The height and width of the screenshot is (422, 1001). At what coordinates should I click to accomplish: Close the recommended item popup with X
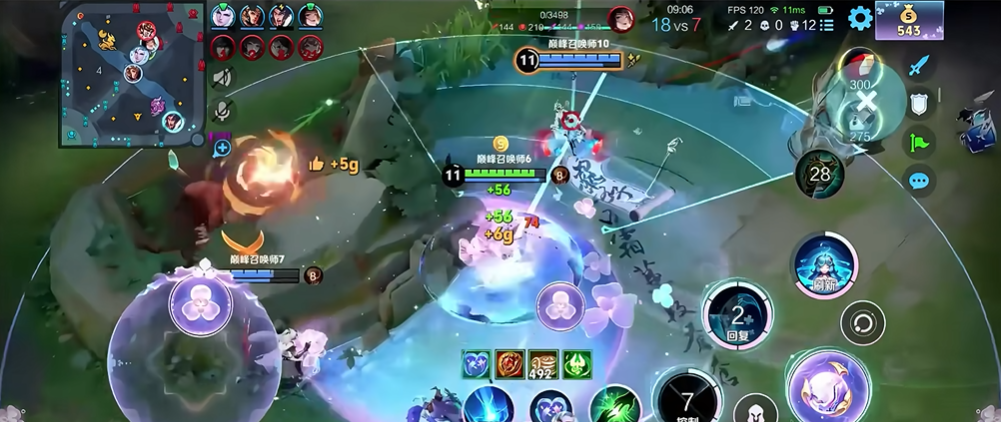click(x=866, y=98)
